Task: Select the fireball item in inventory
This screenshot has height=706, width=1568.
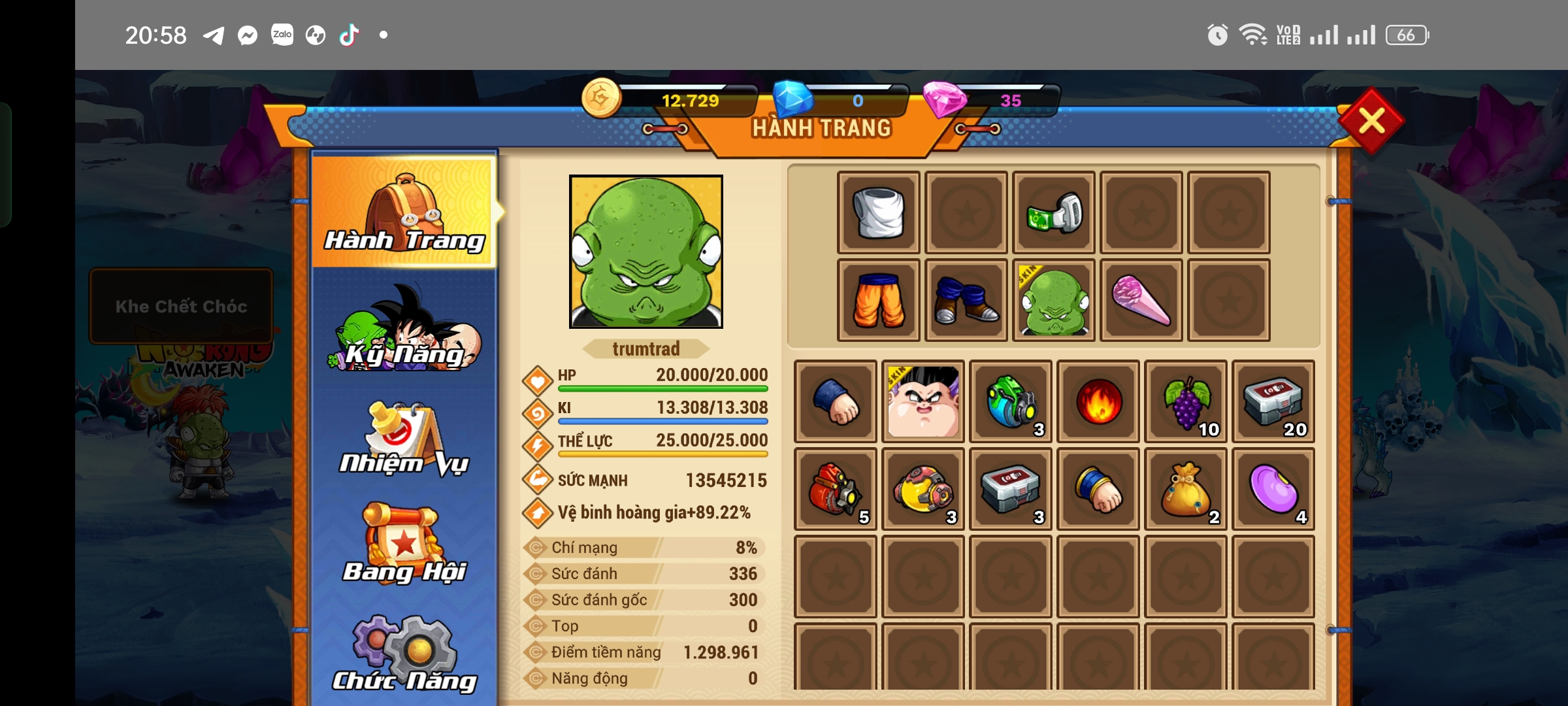Action: pyautogui.click(x=1098, y=401)
